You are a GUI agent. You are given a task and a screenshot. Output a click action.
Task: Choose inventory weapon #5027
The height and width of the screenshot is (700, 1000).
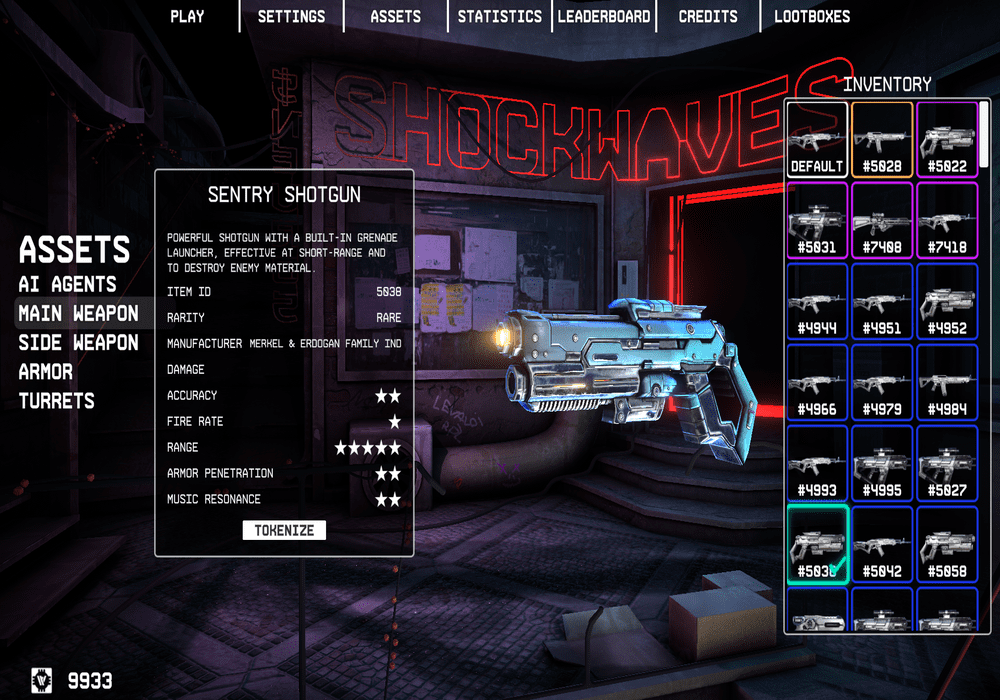click(947, 463)
